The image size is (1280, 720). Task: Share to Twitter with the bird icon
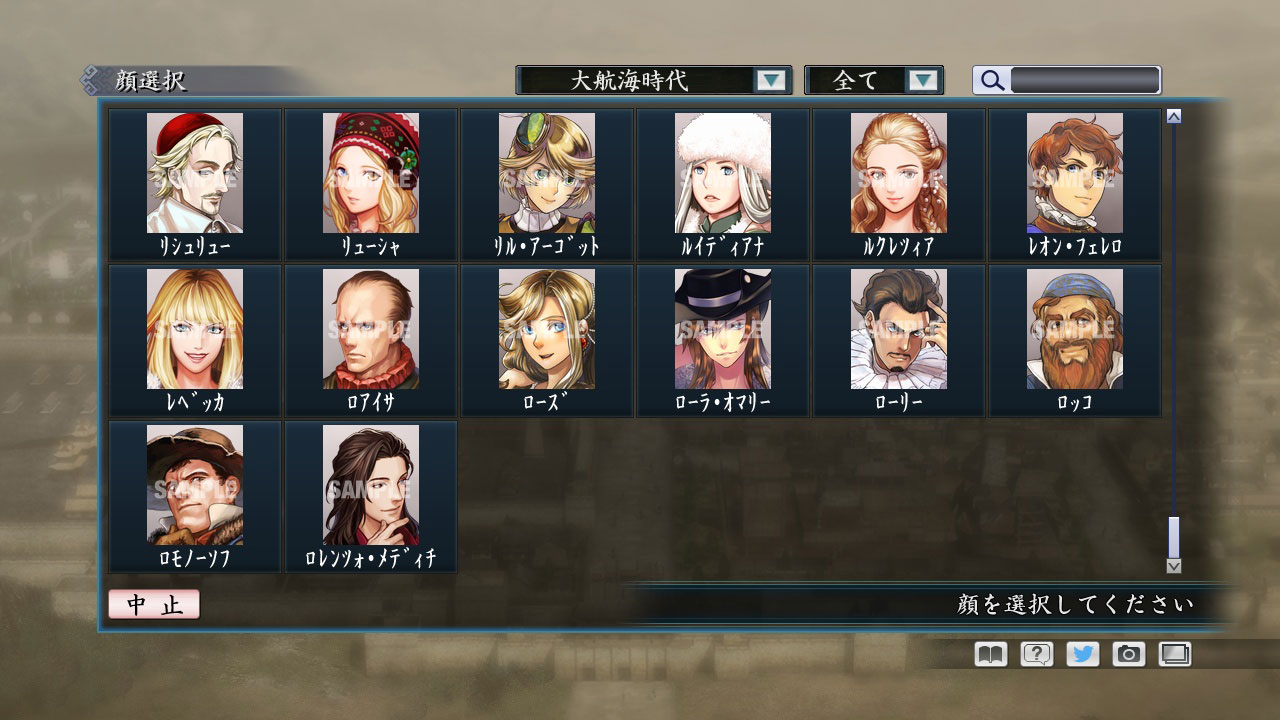(x=1081, y=654)
